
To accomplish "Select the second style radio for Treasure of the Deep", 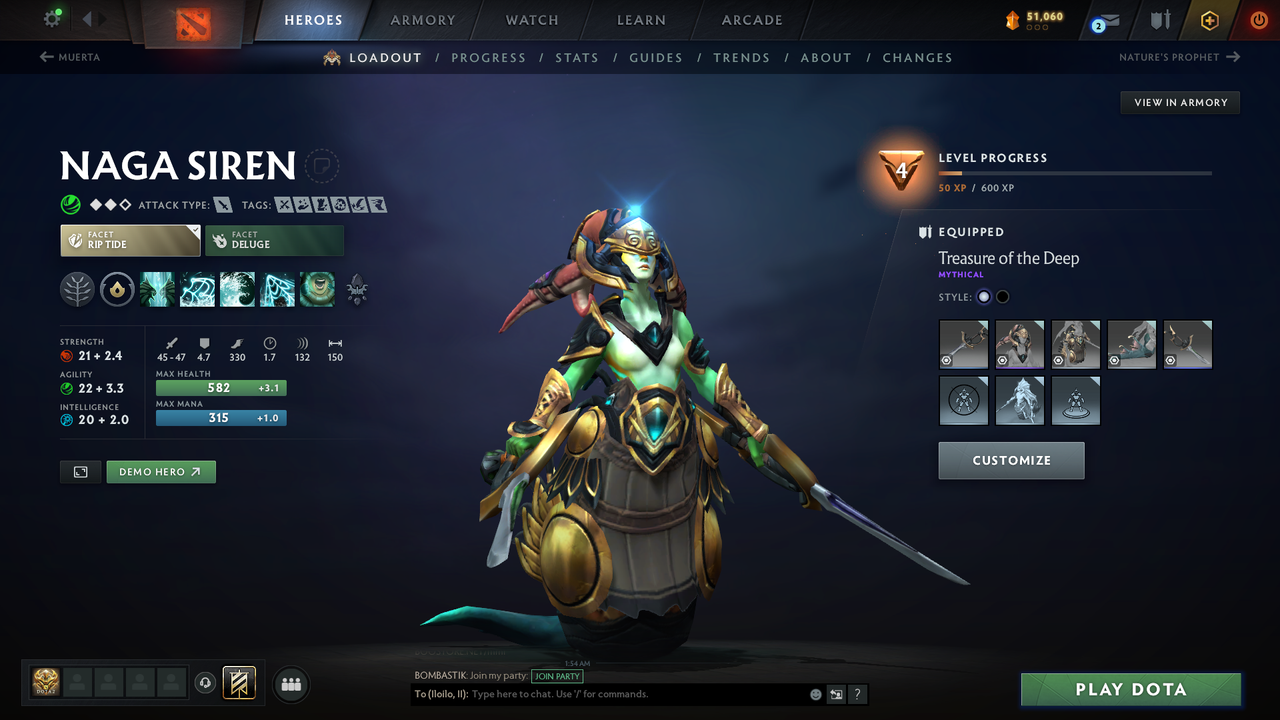I will tap(1002, 296).
